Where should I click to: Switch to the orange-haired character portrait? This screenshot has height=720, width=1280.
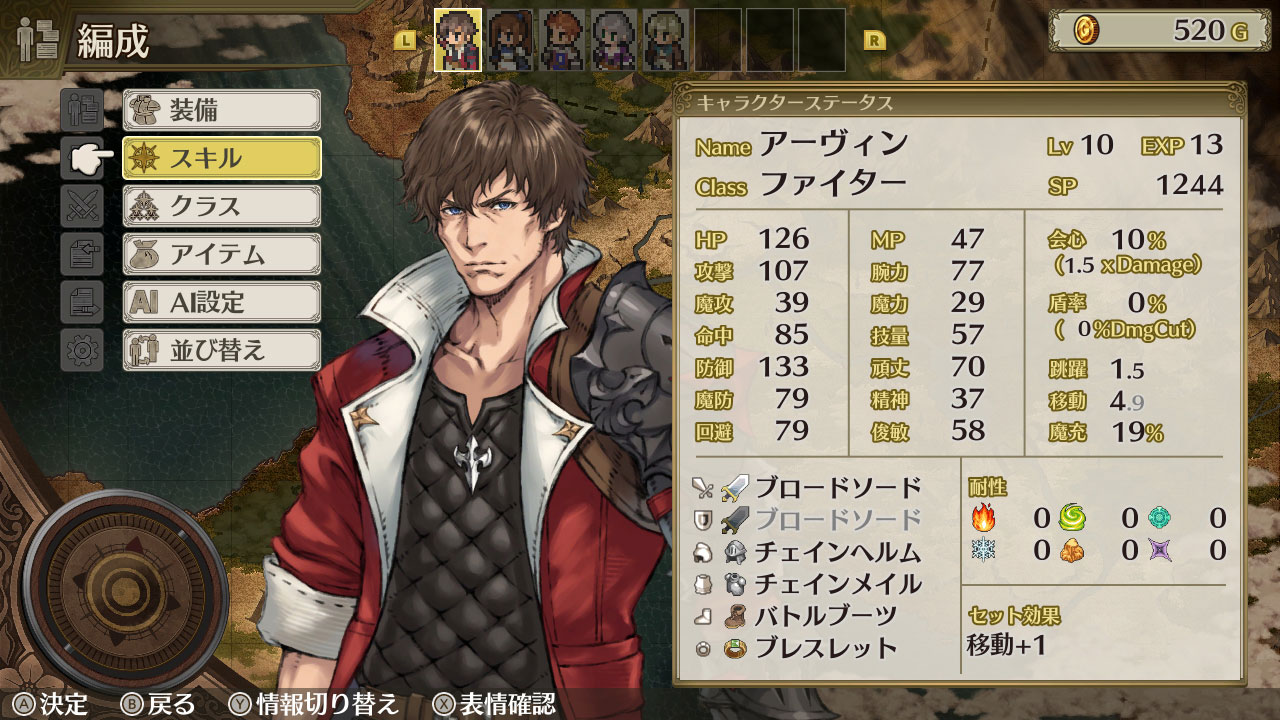[561, 40]
